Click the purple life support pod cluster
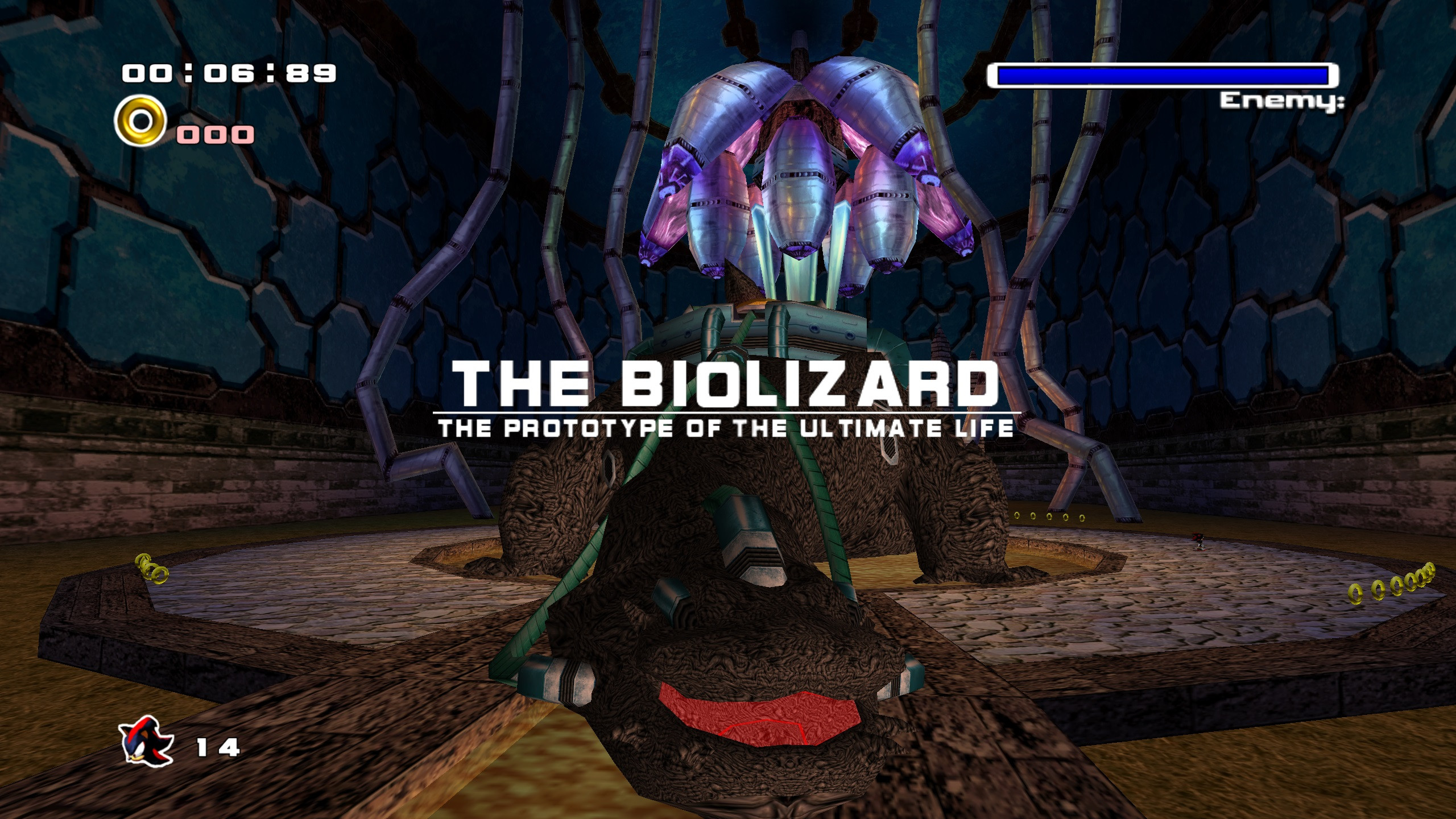Image resolution: width=1456 pixels, height=819 pixels. tap(796, 182)
